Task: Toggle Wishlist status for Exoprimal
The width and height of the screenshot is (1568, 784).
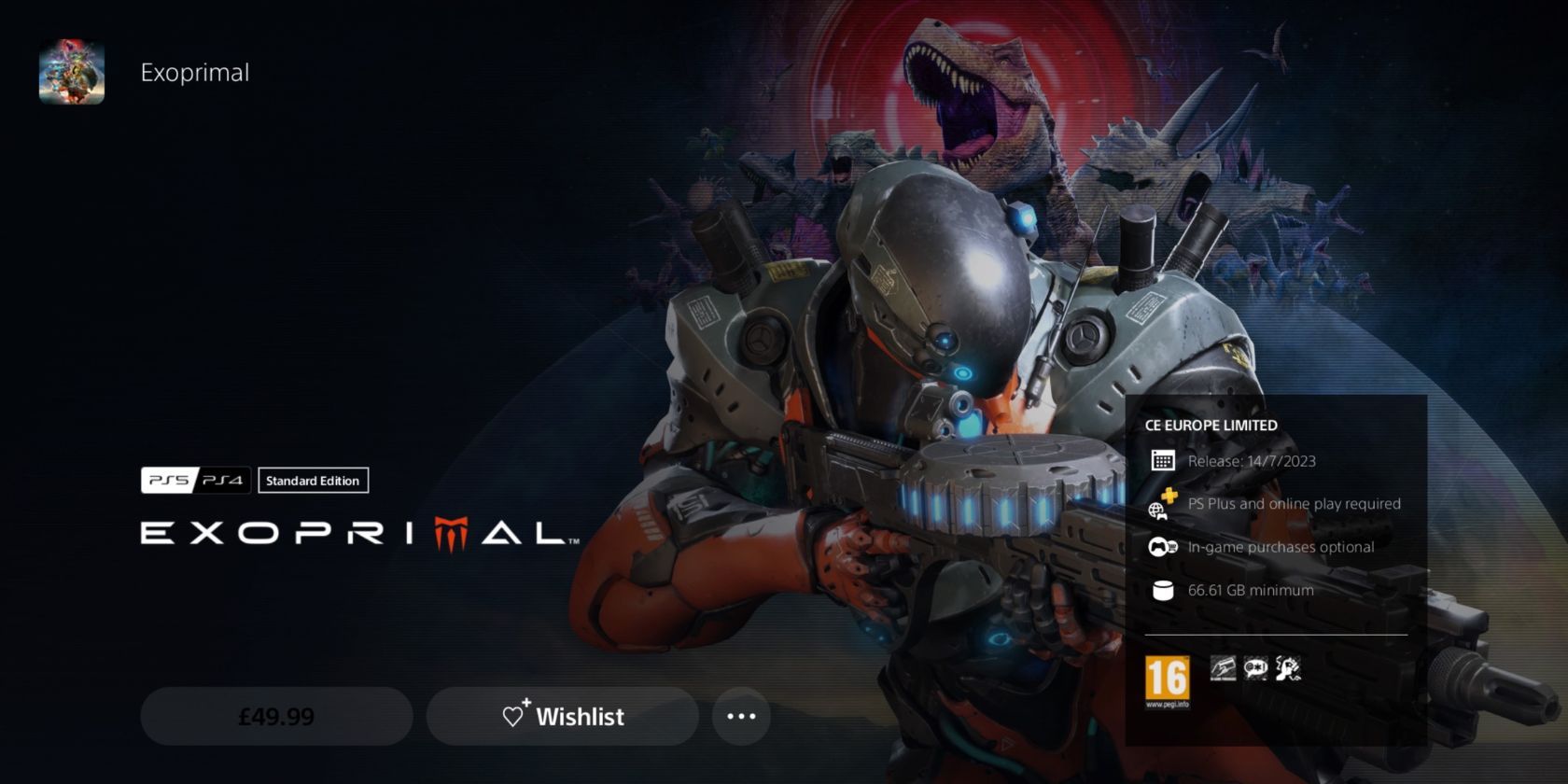Action: 562,717
